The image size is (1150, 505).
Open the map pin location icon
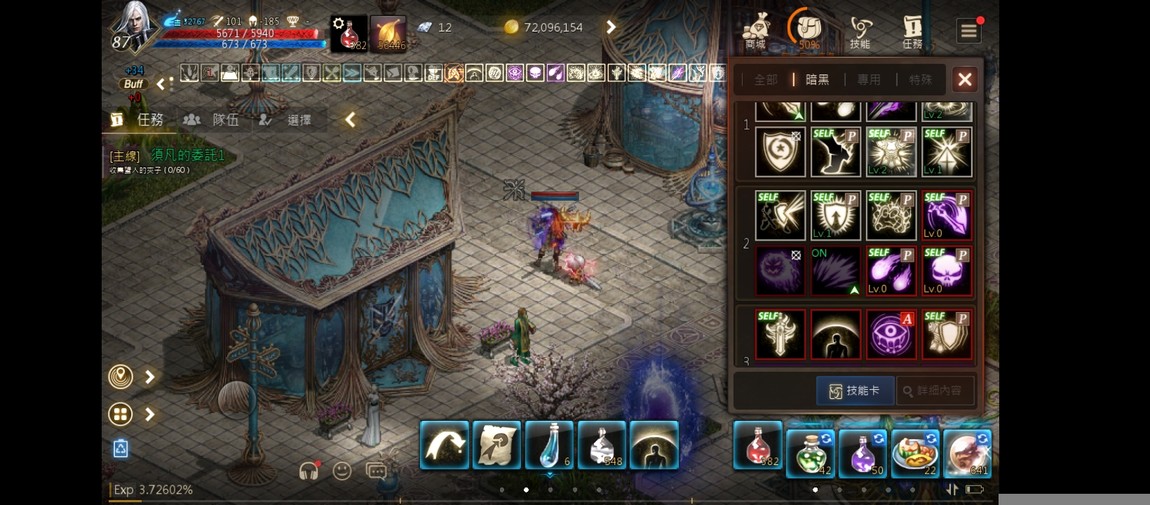click(x=120, y=377)
